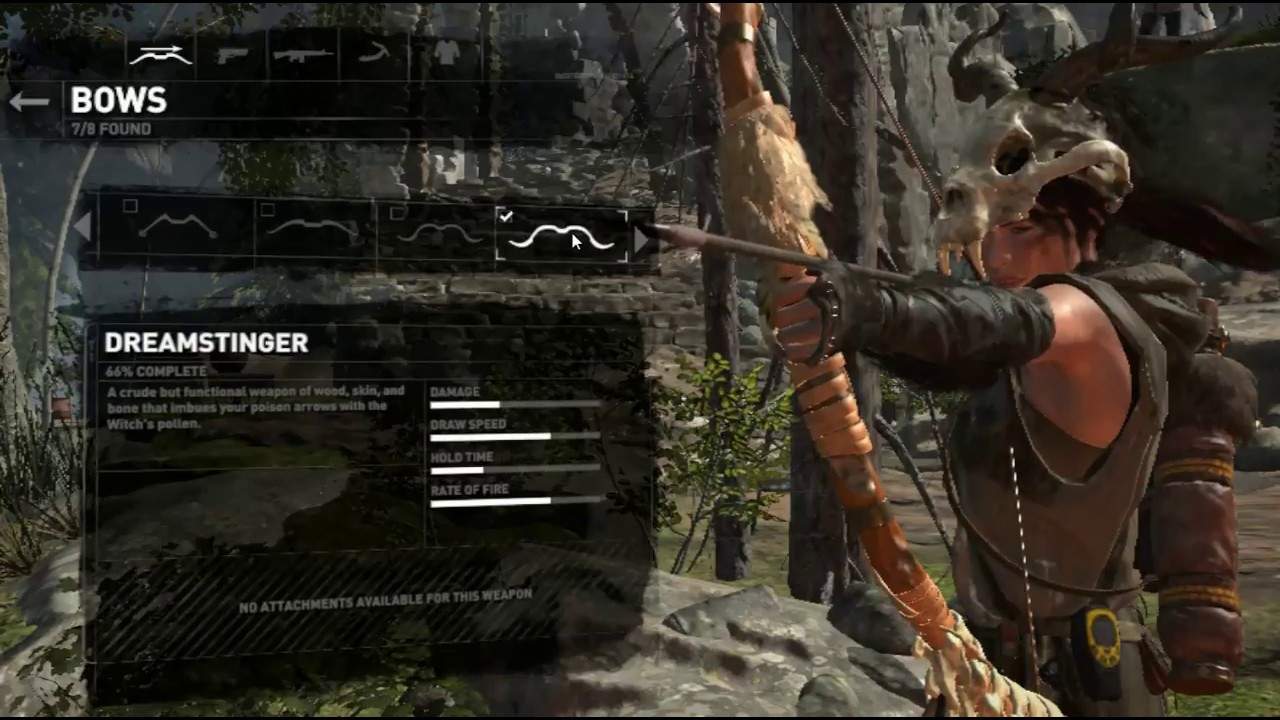Go back using the left arrow beside BOWS
The image size is (1280, 720).
coord(29,101)
